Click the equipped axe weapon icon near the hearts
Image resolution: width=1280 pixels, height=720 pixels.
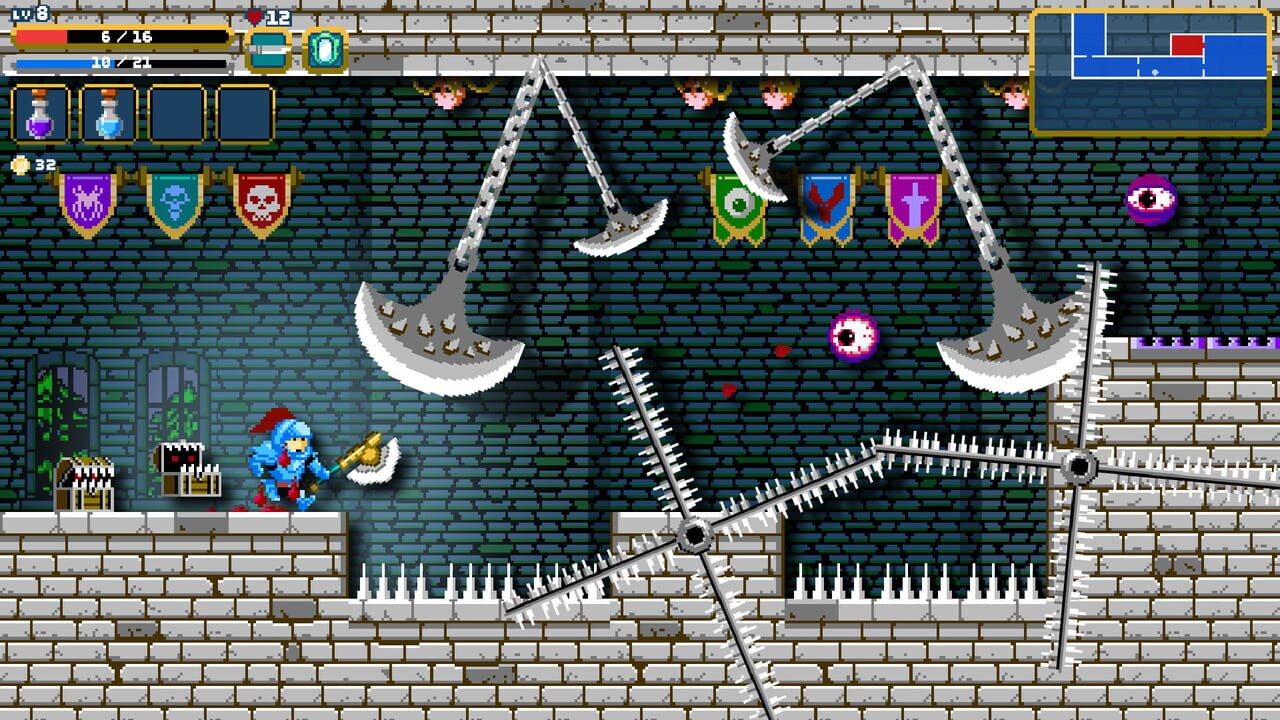267,48
